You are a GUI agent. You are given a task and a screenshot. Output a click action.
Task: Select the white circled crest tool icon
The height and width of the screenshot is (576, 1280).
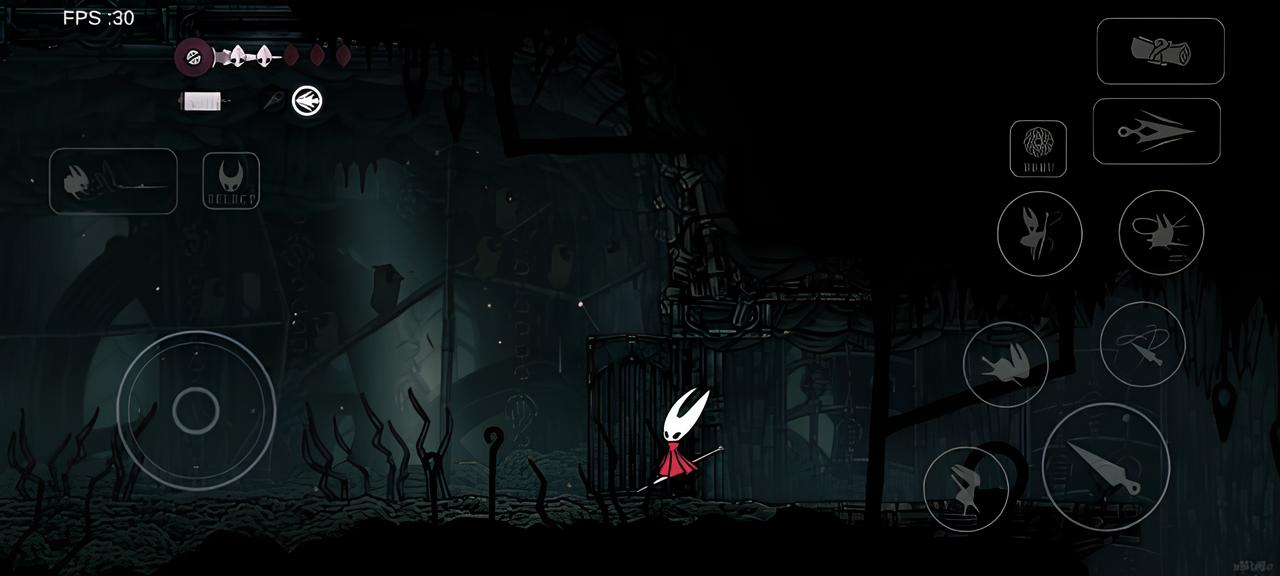[307, 101]
